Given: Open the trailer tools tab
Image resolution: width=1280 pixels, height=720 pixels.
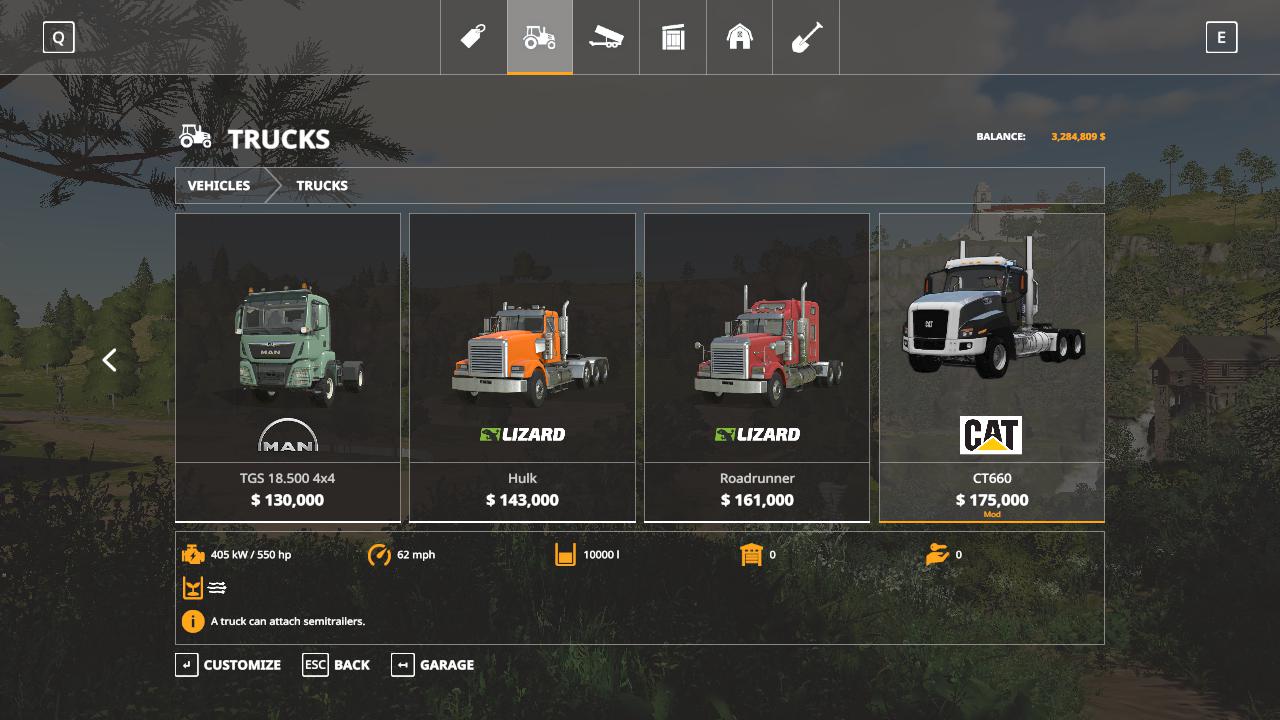Looking at the screenshot, I should [x=606, y=37].
